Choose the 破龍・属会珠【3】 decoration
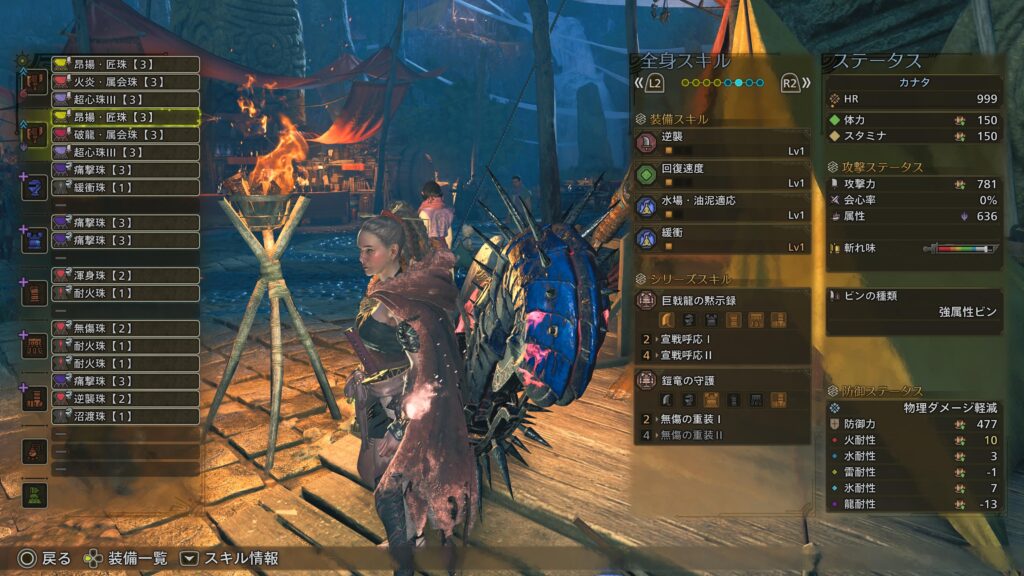 coord(125,135)
